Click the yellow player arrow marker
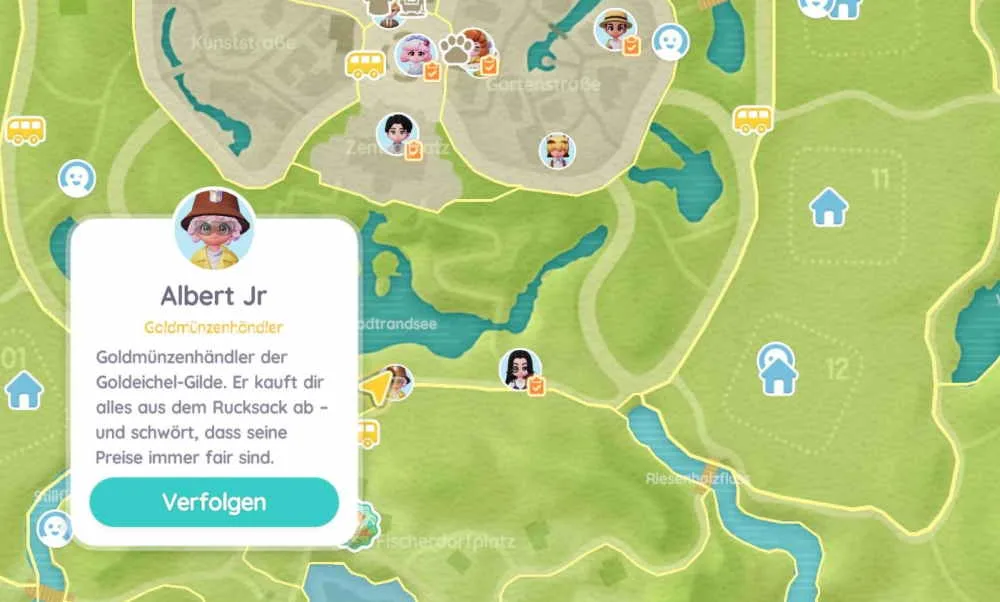 [x=377, y=386]
